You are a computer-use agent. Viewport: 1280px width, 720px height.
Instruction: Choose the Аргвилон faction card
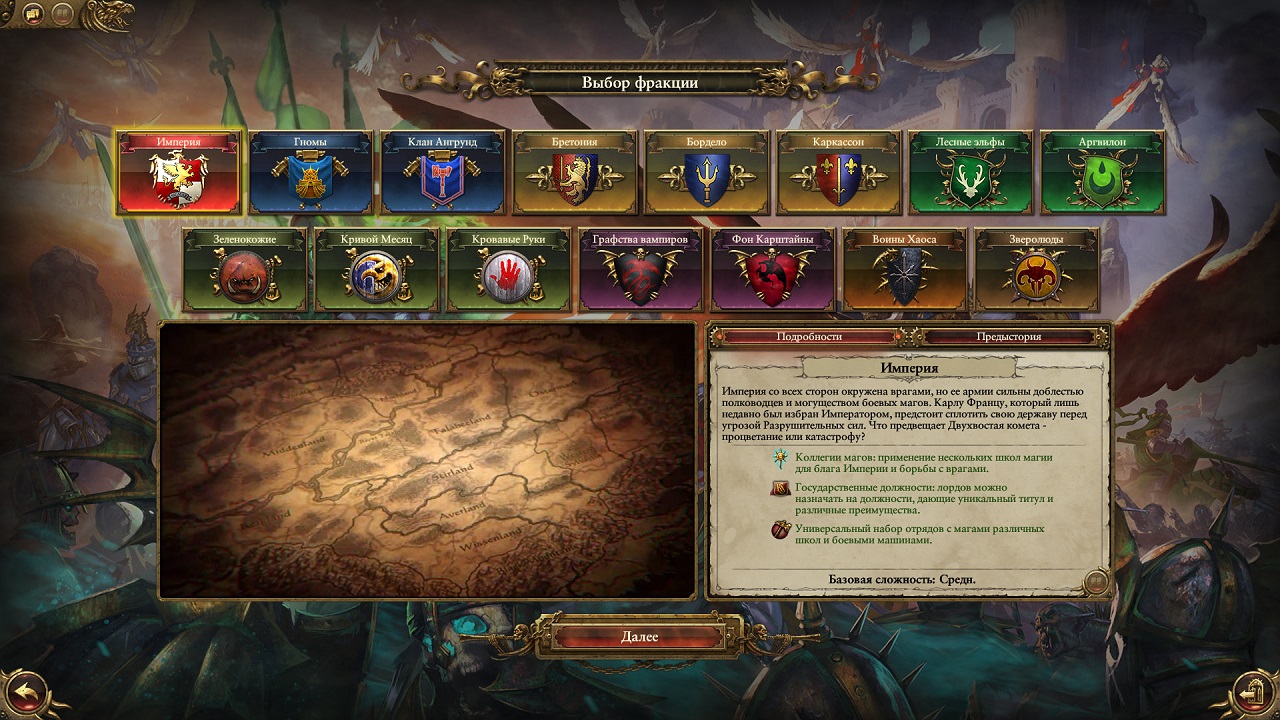pos(1103,172)
